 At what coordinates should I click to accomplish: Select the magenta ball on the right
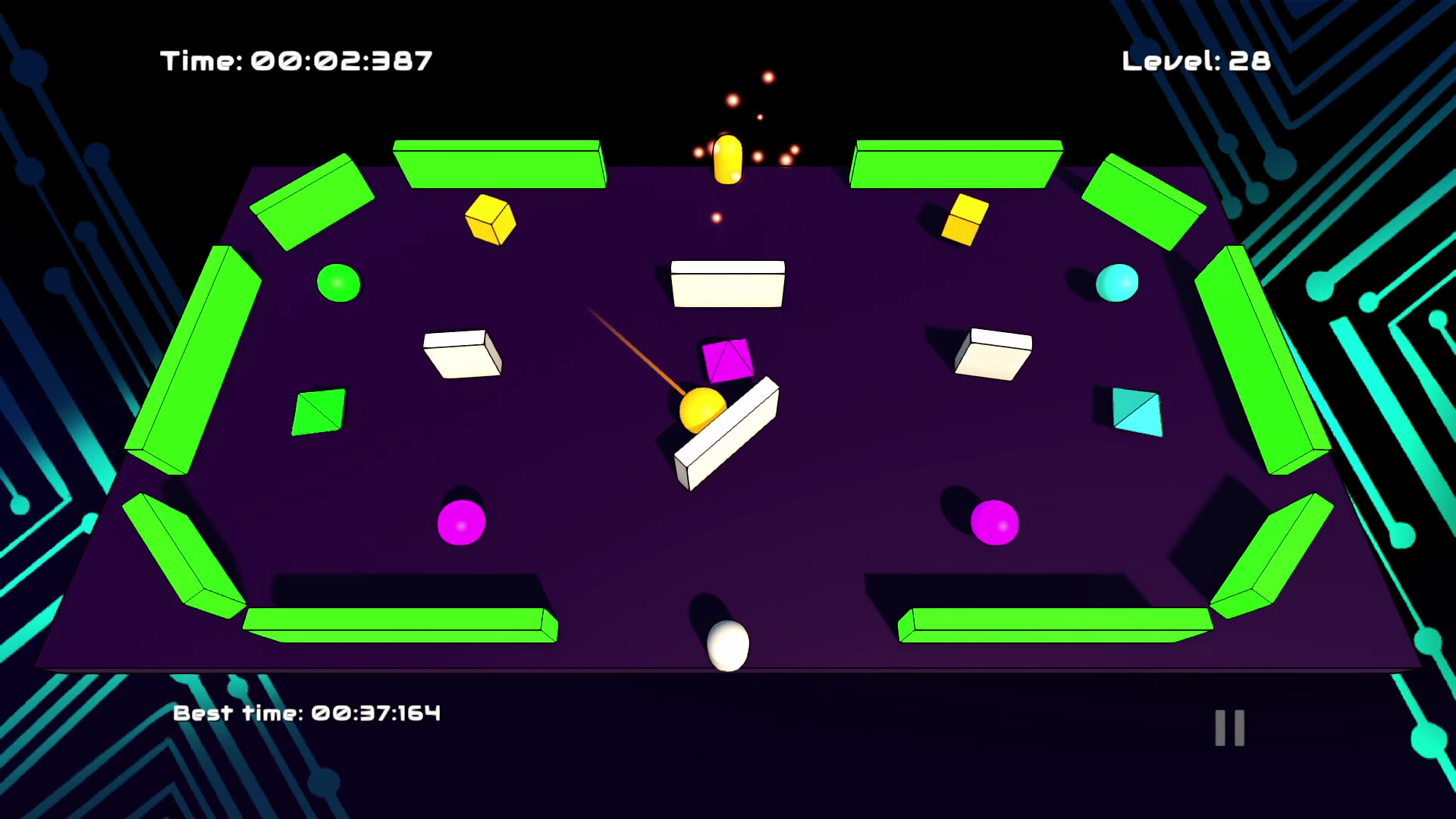tap(994, 523)
